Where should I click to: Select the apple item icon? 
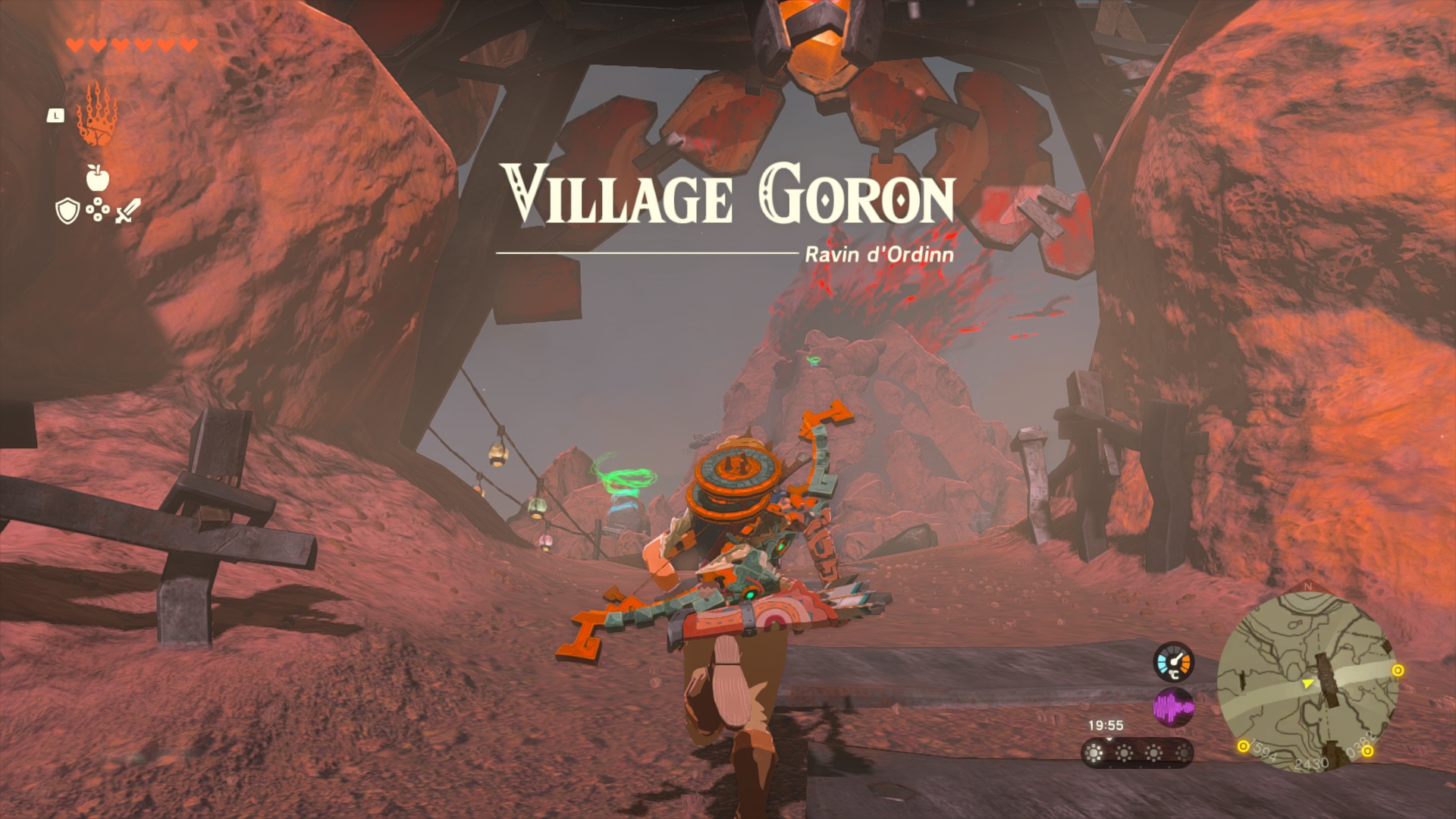97,177
